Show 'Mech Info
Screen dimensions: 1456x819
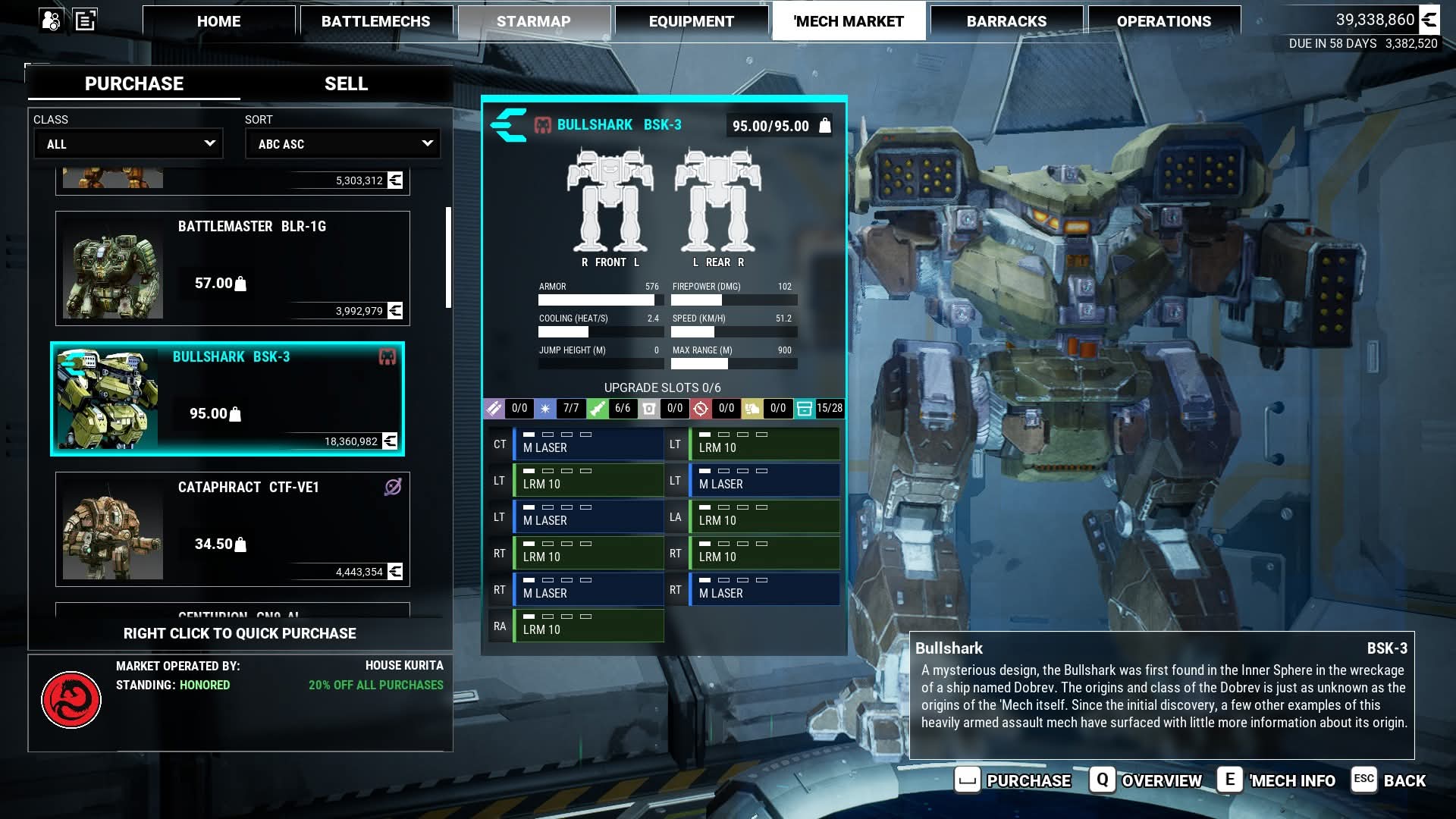[x=1277, y=780]
